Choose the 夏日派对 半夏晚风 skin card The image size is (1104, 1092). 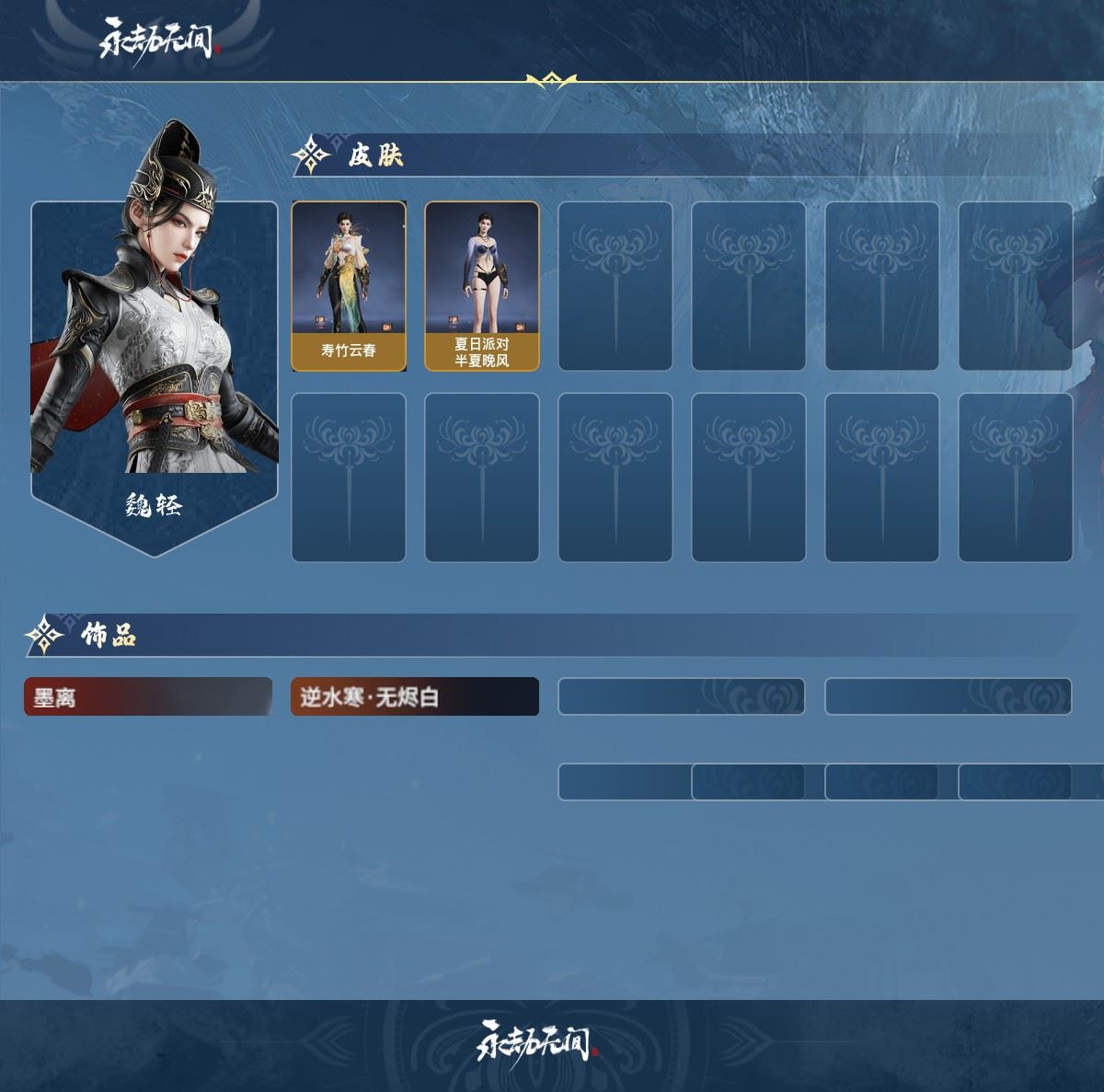point(482,286)
